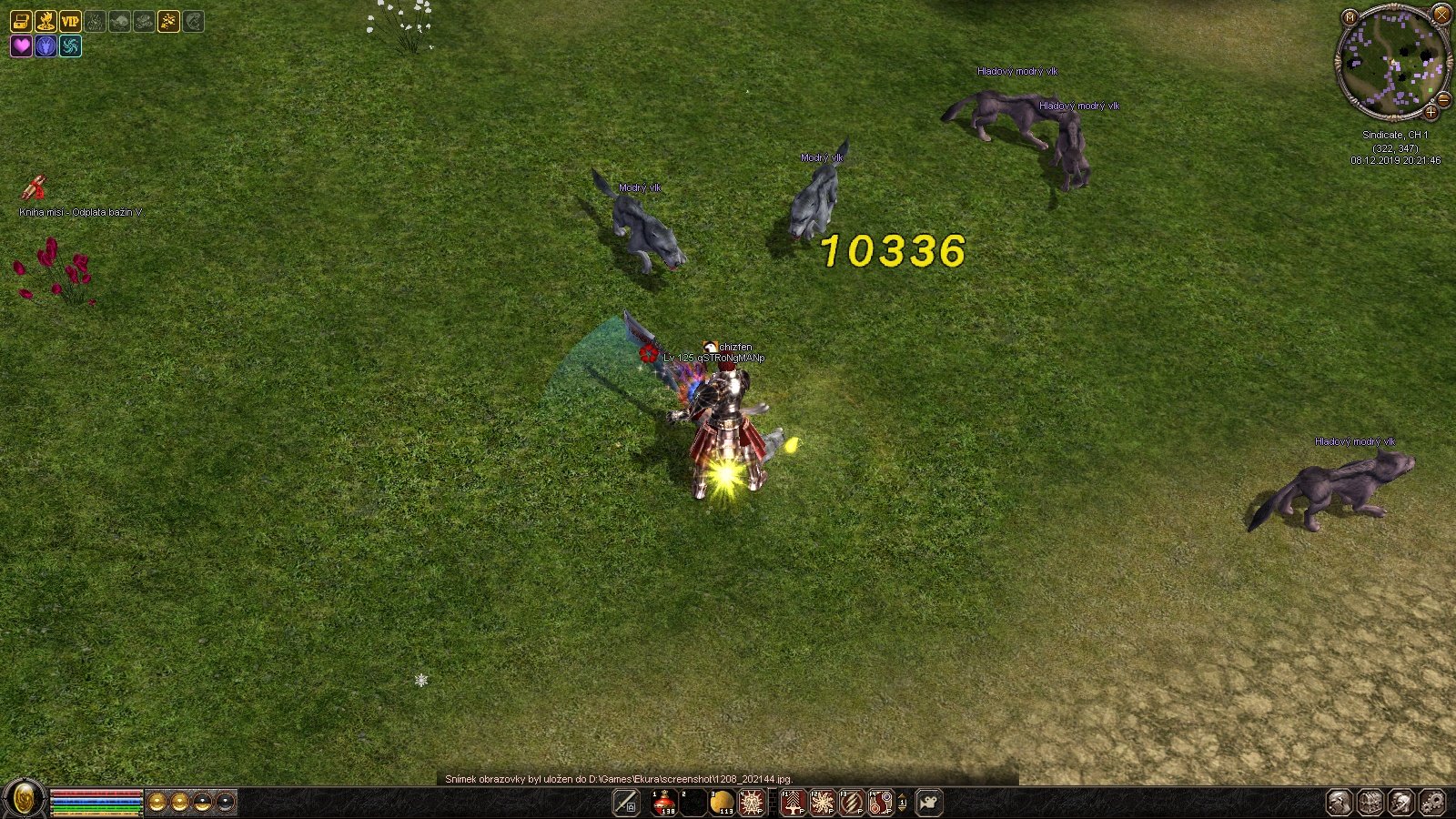Activate the aura skill in slot 4
The image size is (1456, 819).
[751, 803]
